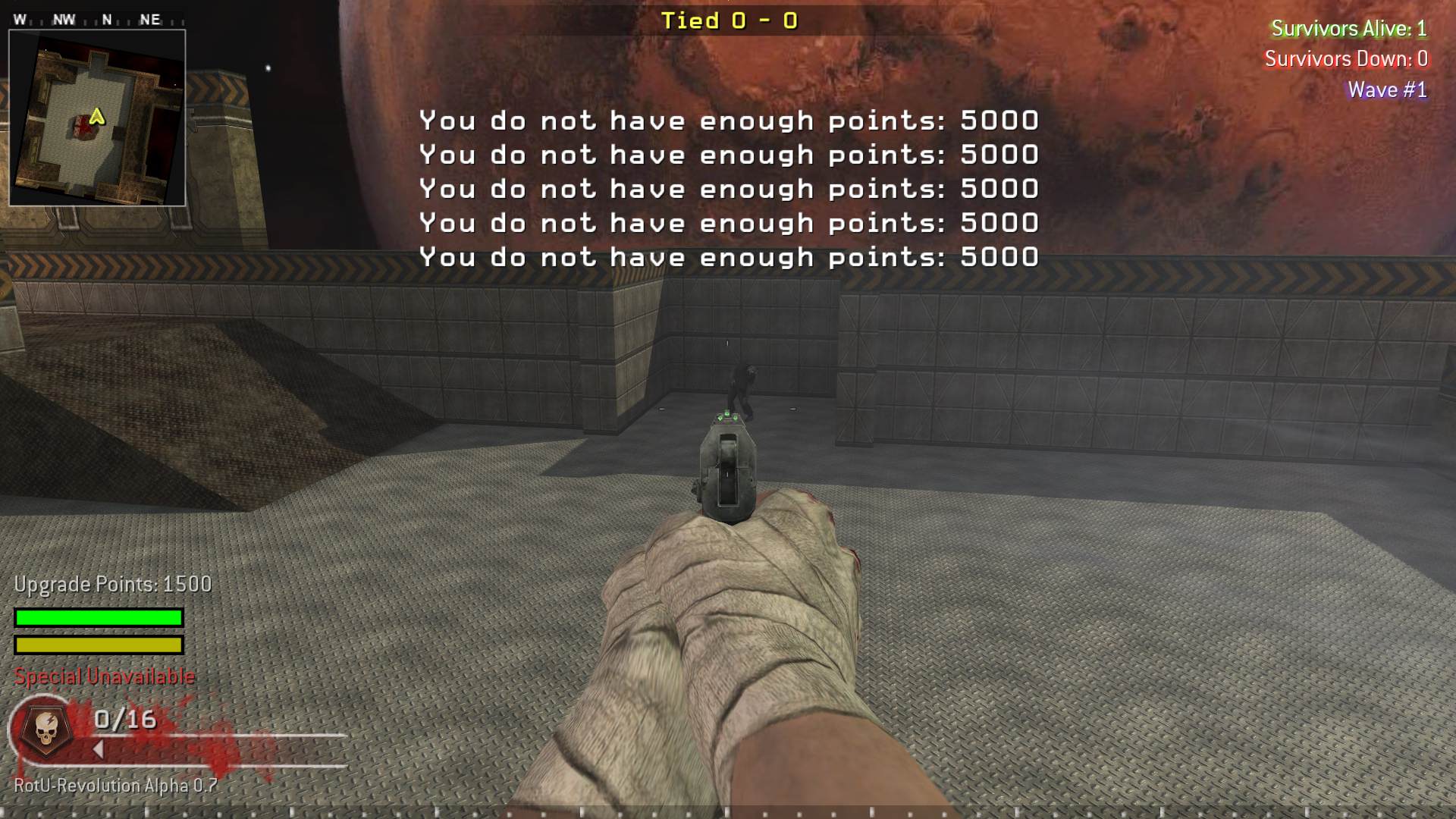The width and height of the screenshot is (1456, 819).
Task: Select the skull special ability icon
Action: pos(46,729)
